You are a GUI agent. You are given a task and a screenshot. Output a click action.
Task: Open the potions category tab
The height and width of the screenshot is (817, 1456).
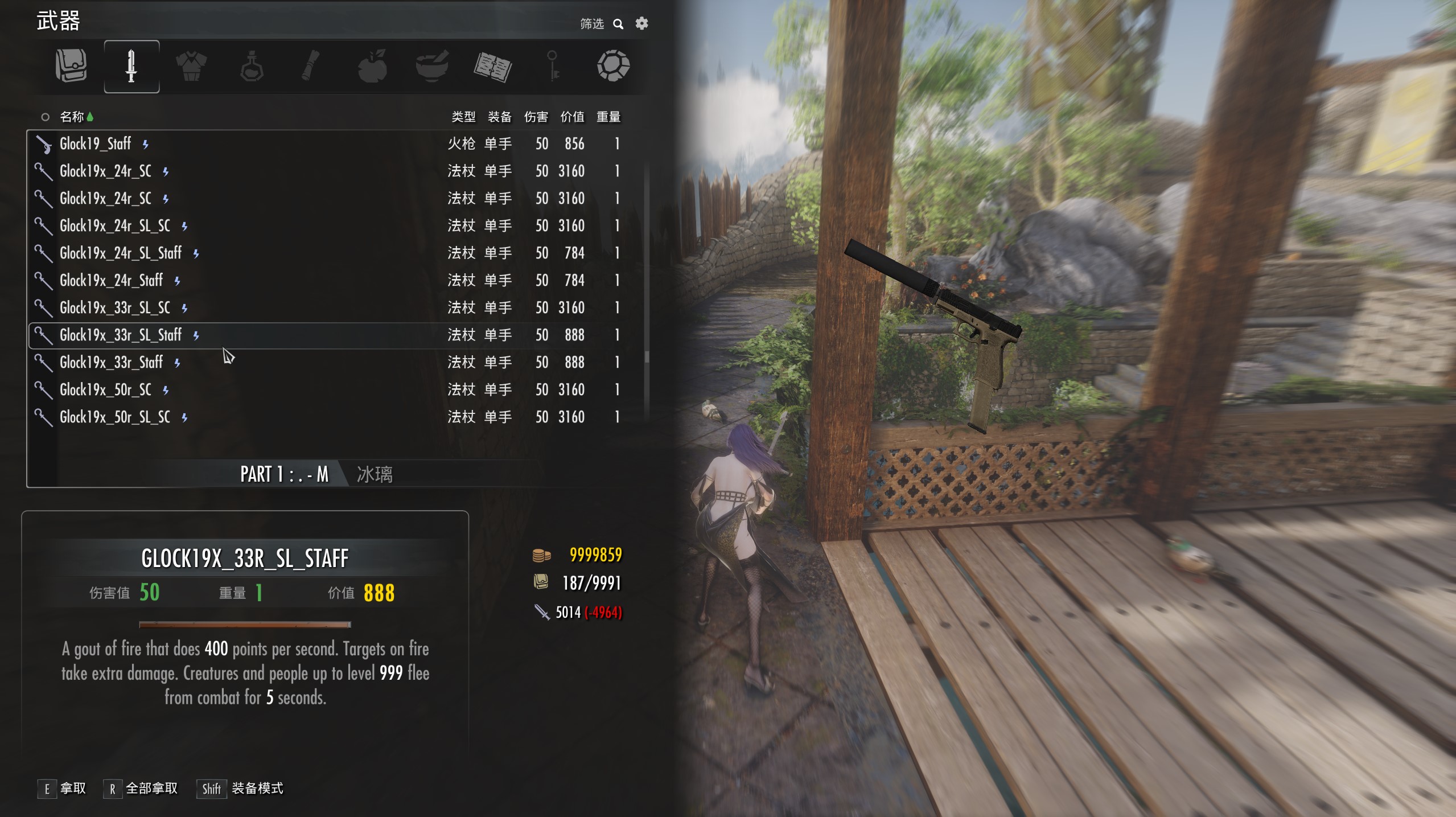[252, 66]
